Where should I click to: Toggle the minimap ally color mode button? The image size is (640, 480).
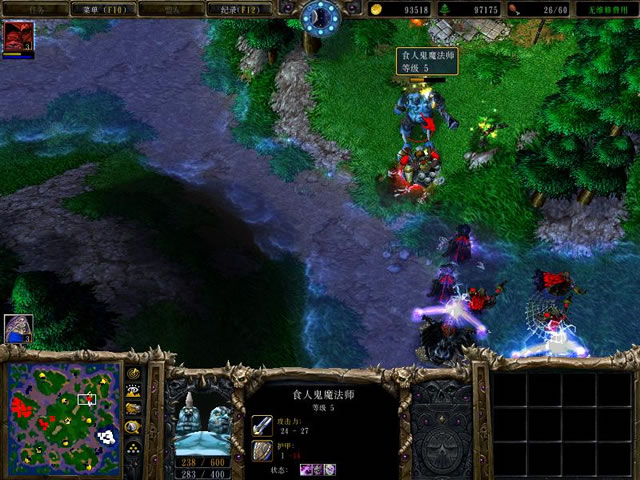point(133,408)
